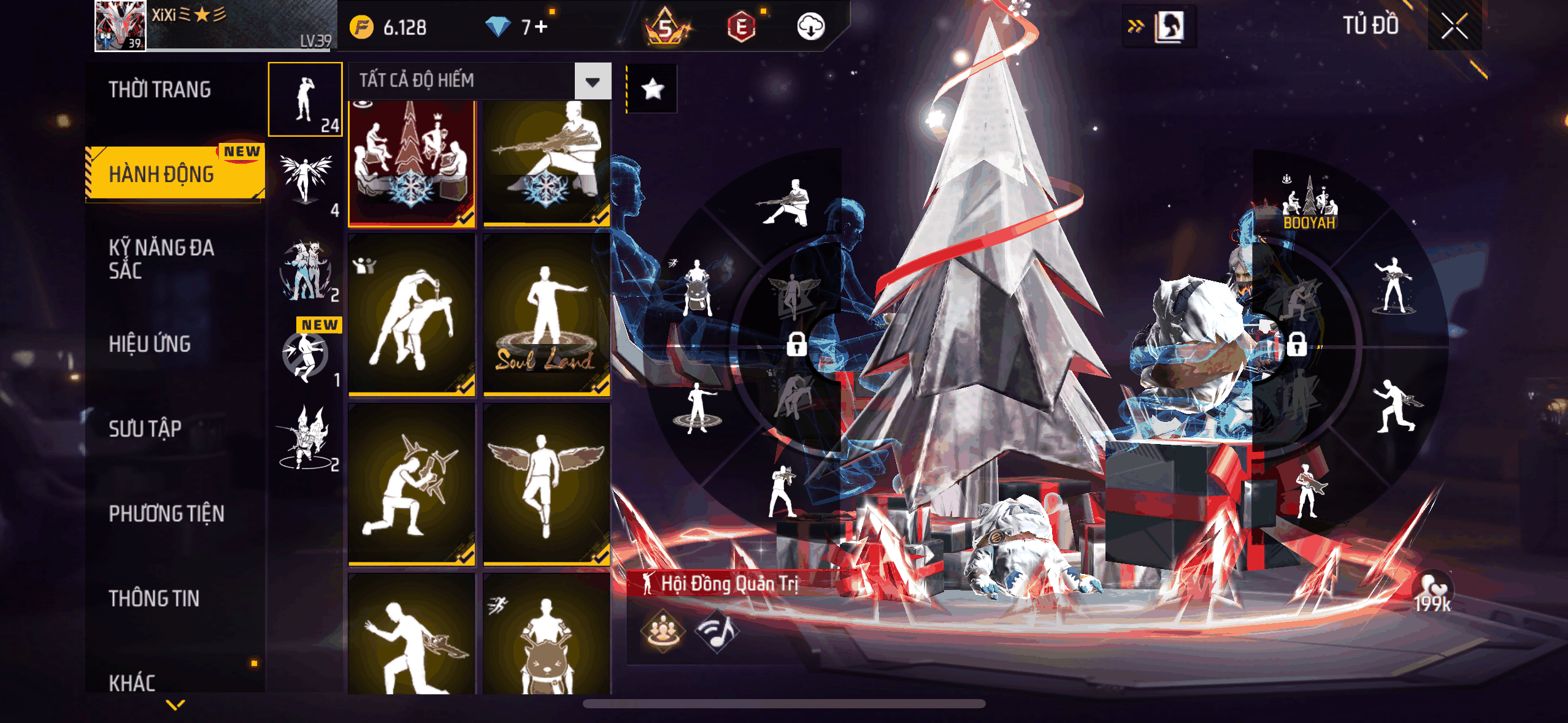Choose the Soul Land emote
Screen dimensions: 1568x723
tap(546, 314)
